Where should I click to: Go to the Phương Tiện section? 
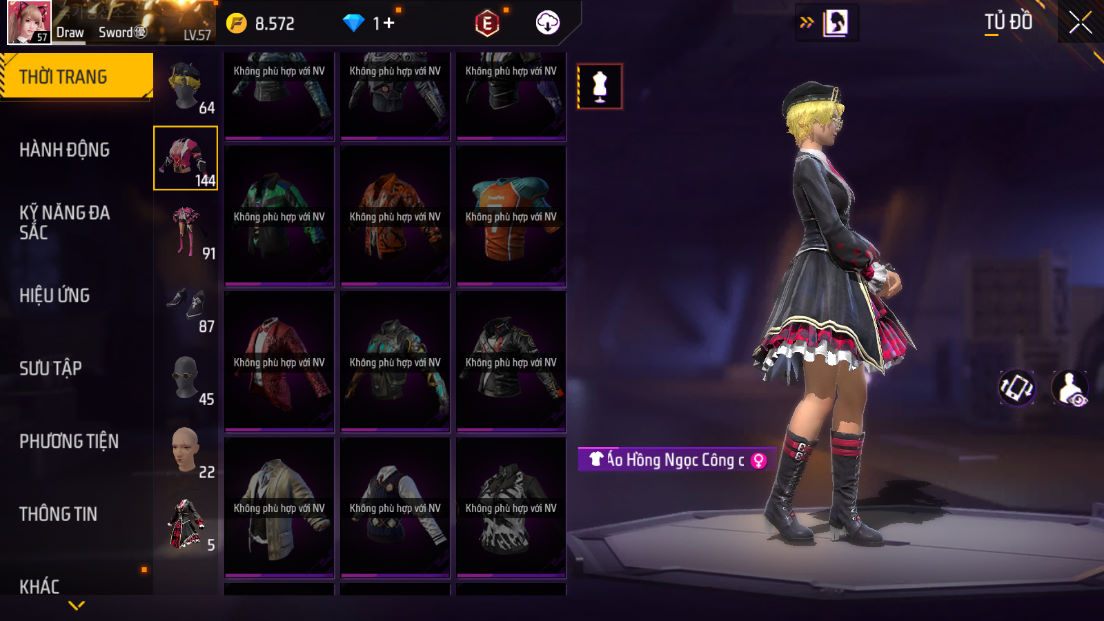coord(69,441)
